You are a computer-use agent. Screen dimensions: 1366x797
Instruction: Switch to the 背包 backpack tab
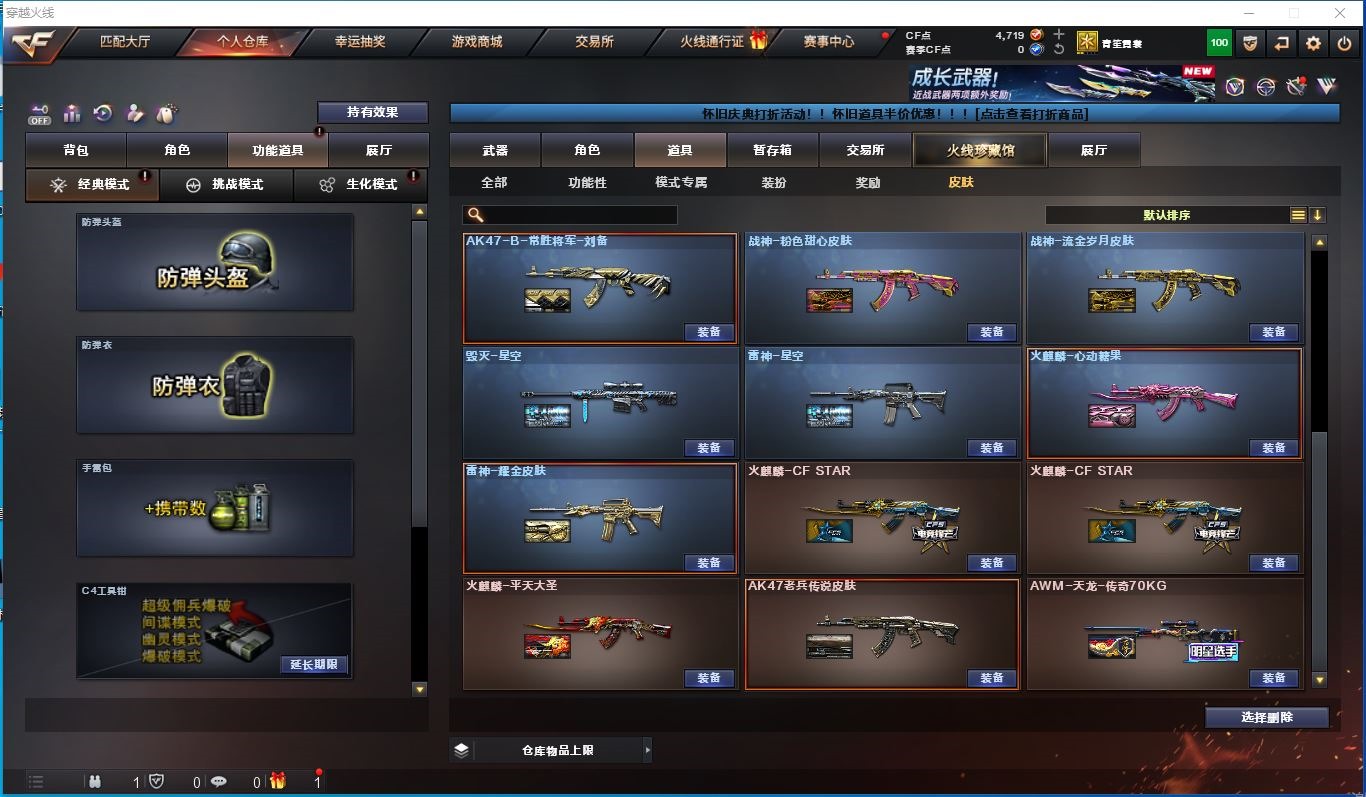[76, 150]
